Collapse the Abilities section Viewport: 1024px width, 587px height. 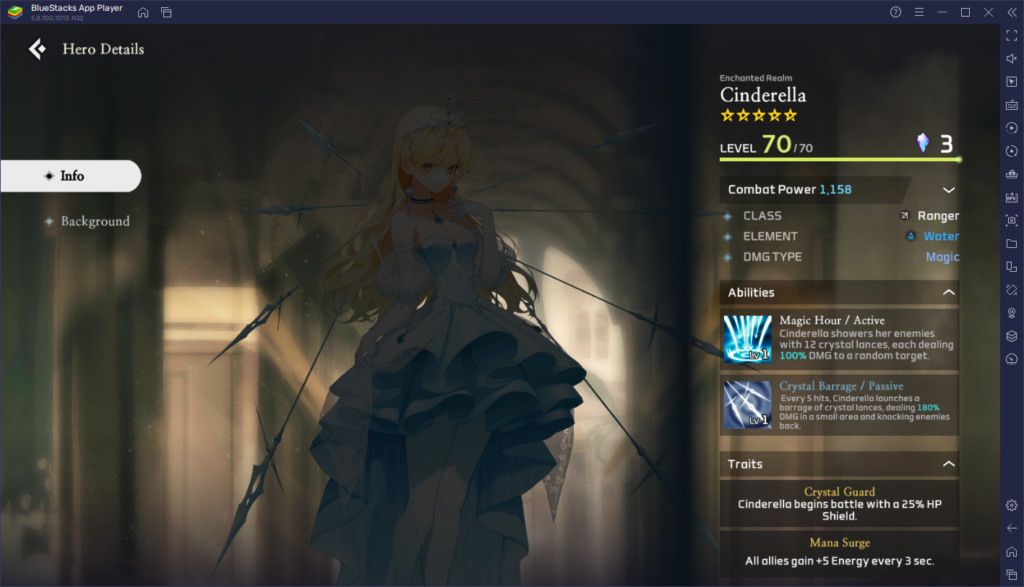(x=948, y=293)
